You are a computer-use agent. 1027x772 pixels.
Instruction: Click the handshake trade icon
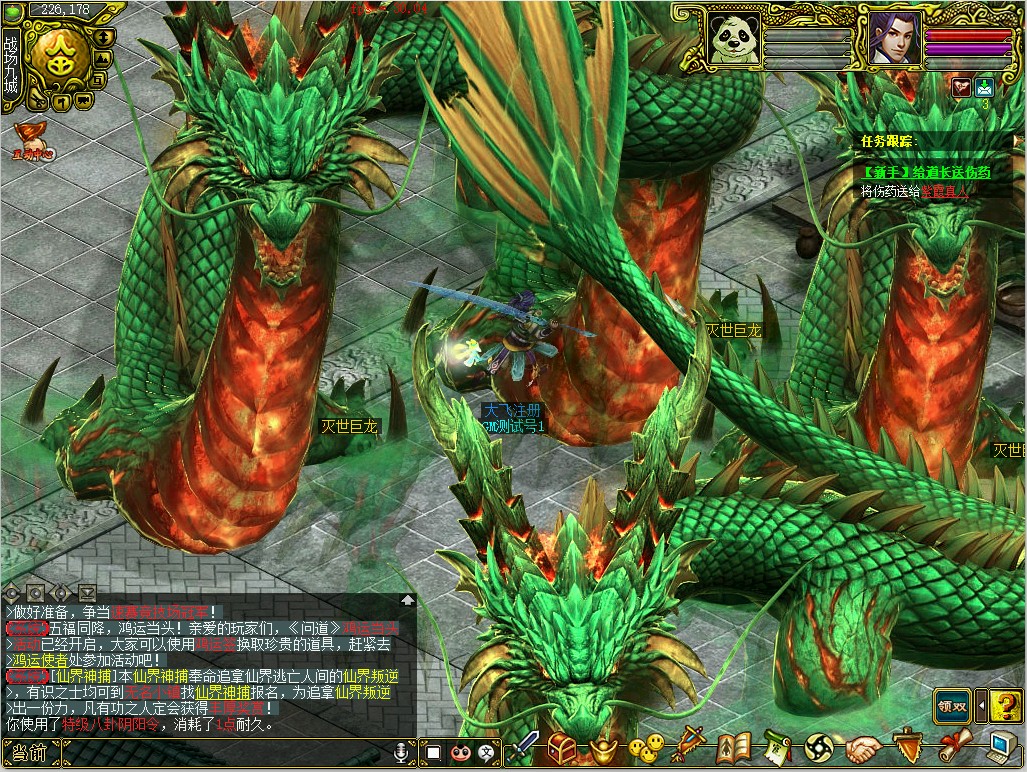pos(864,747)
